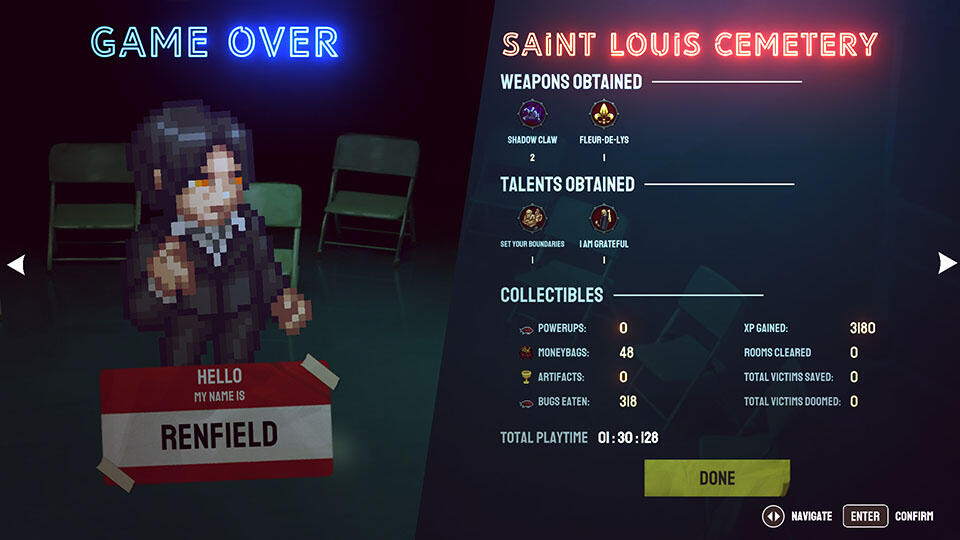The width and height of the screenshot is (960, 540).
Task: Click the yellow Done button
Action: [717, 478]
